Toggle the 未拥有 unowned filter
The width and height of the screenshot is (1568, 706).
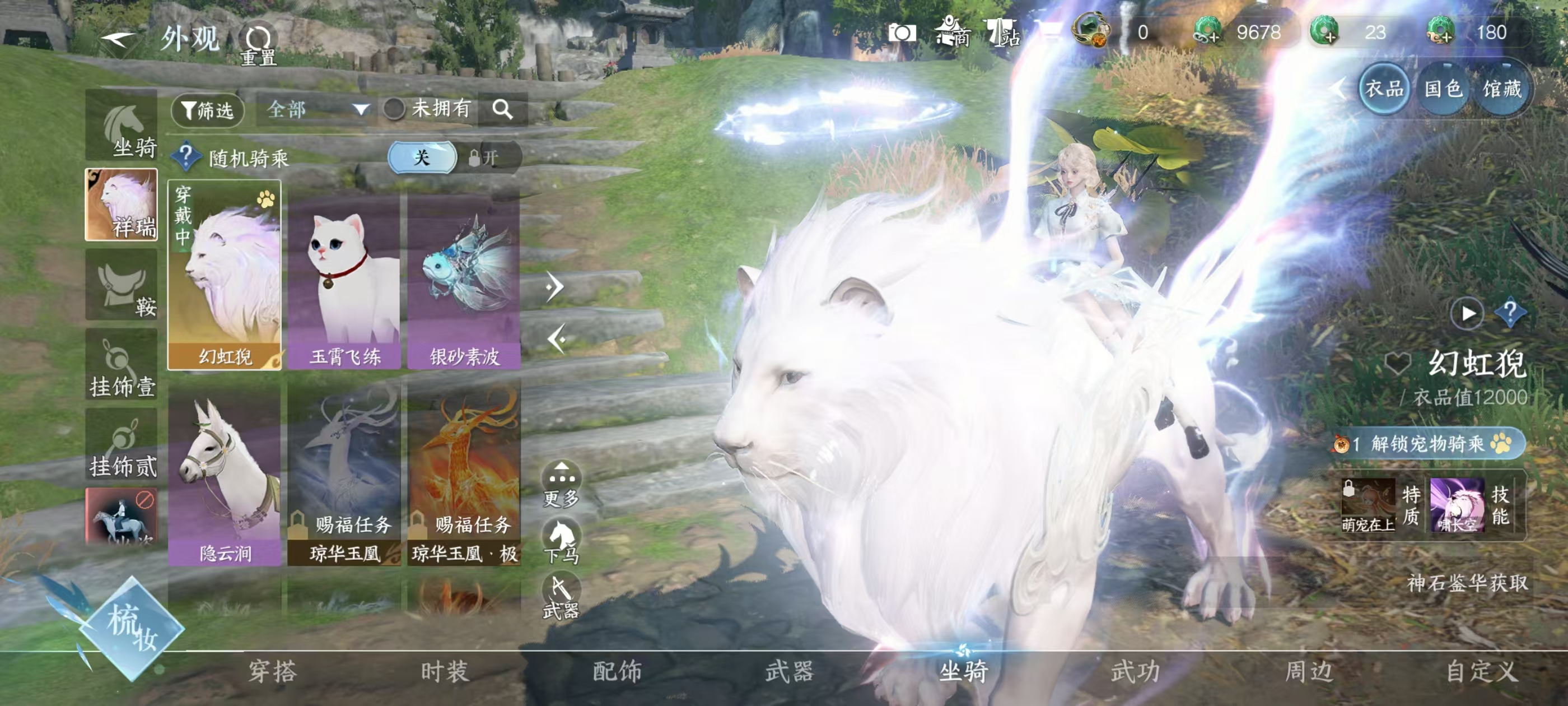[394, 110]
